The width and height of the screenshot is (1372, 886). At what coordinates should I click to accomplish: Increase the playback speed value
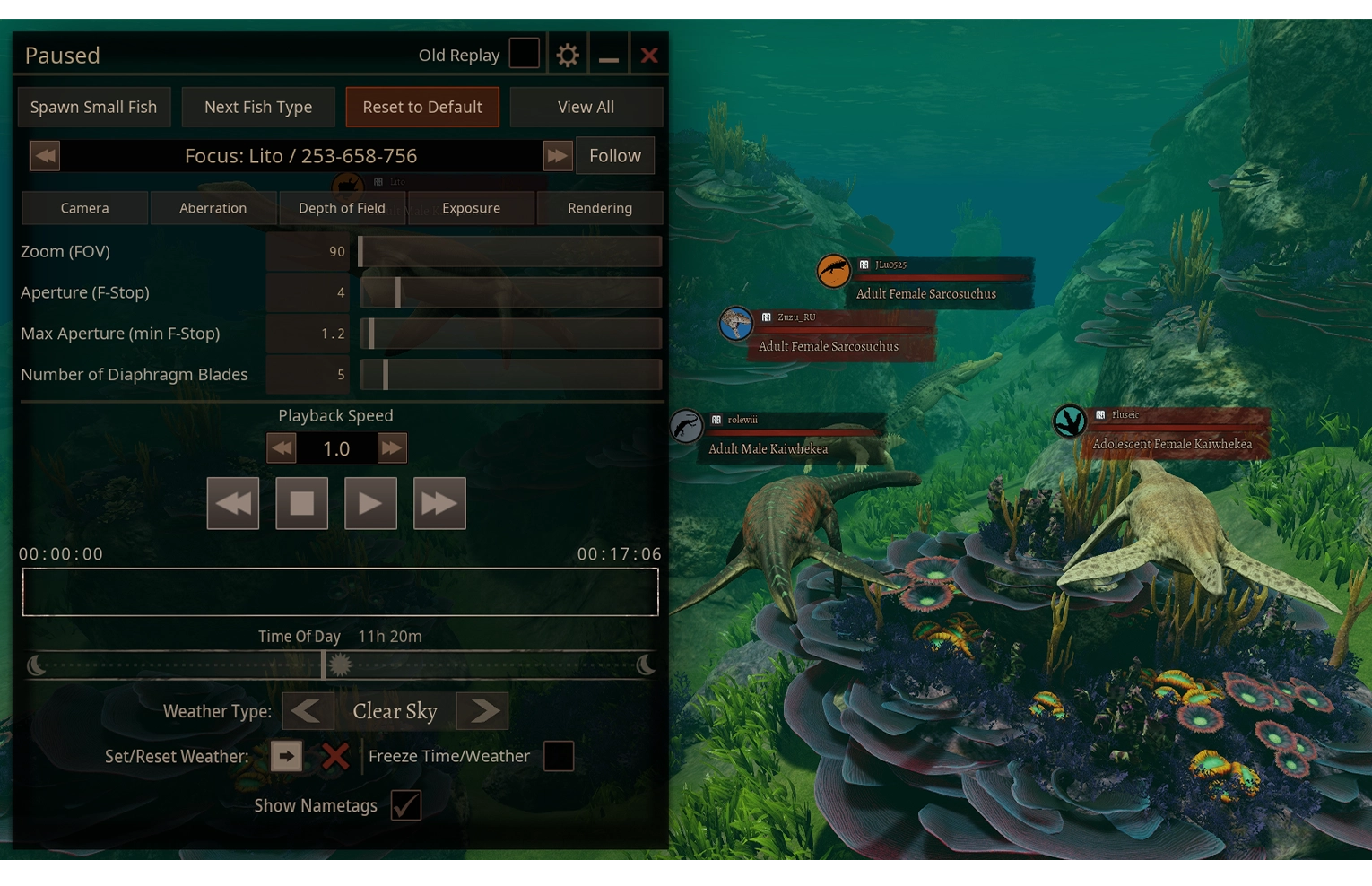point(392,448)
